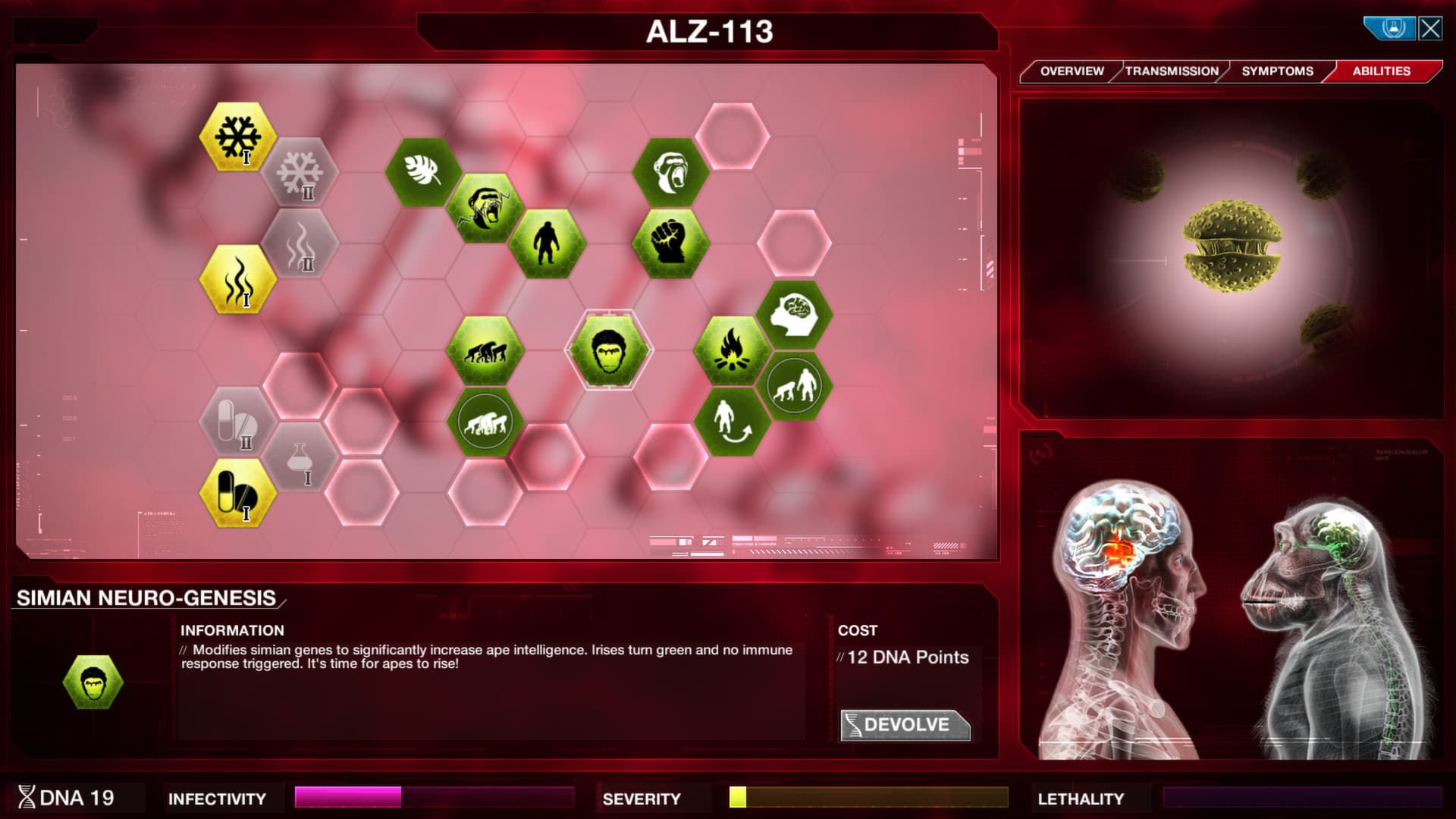1456x819 pixels.
Task: Switch to the Transmission tab
Action: click(1170, 71)
